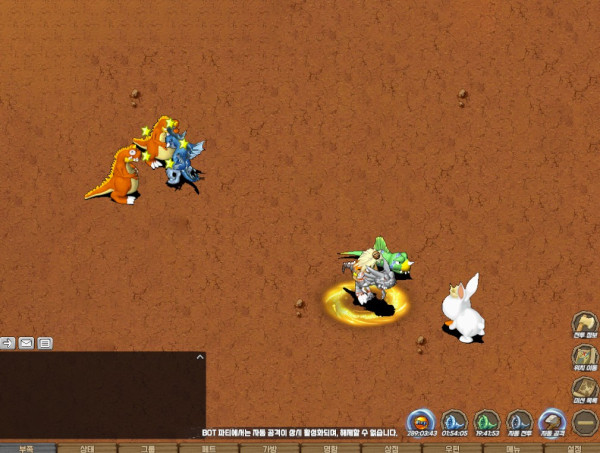
Task: Open the 페트 pet menu
Action: [208, 448]
